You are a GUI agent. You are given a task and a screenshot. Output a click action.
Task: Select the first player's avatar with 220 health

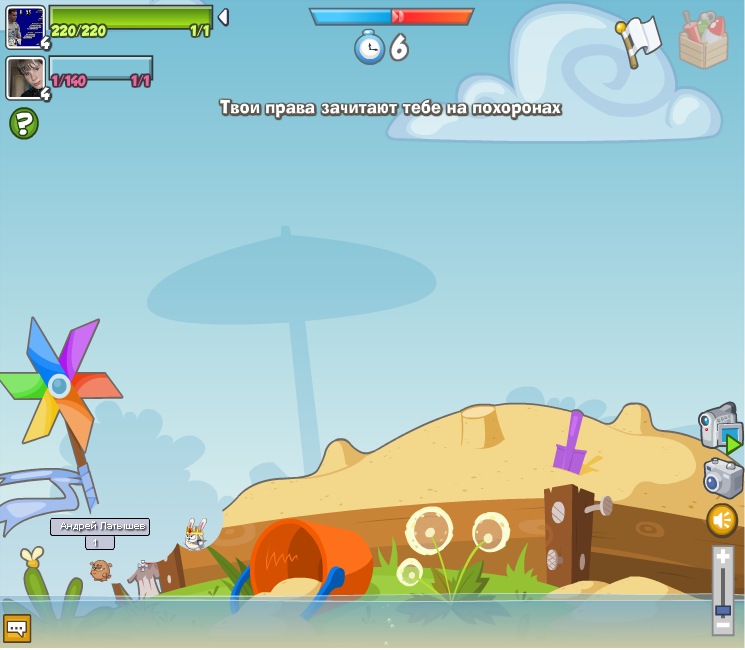[25, 26]
